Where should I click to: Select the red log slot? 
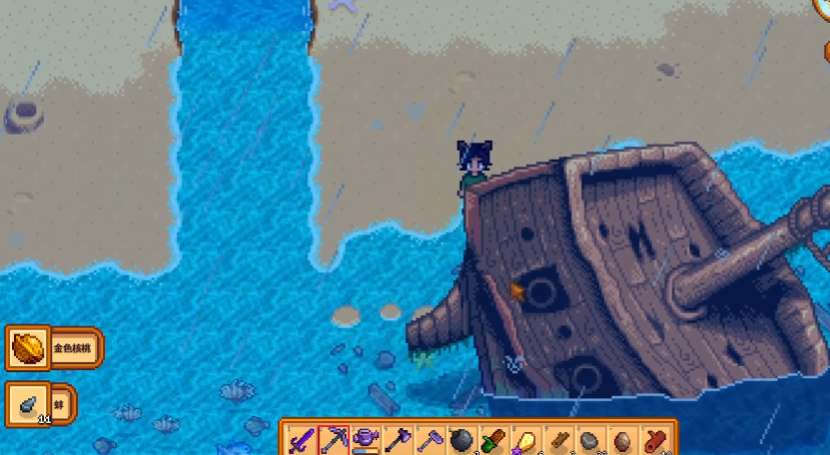click(x=656, y=440)
